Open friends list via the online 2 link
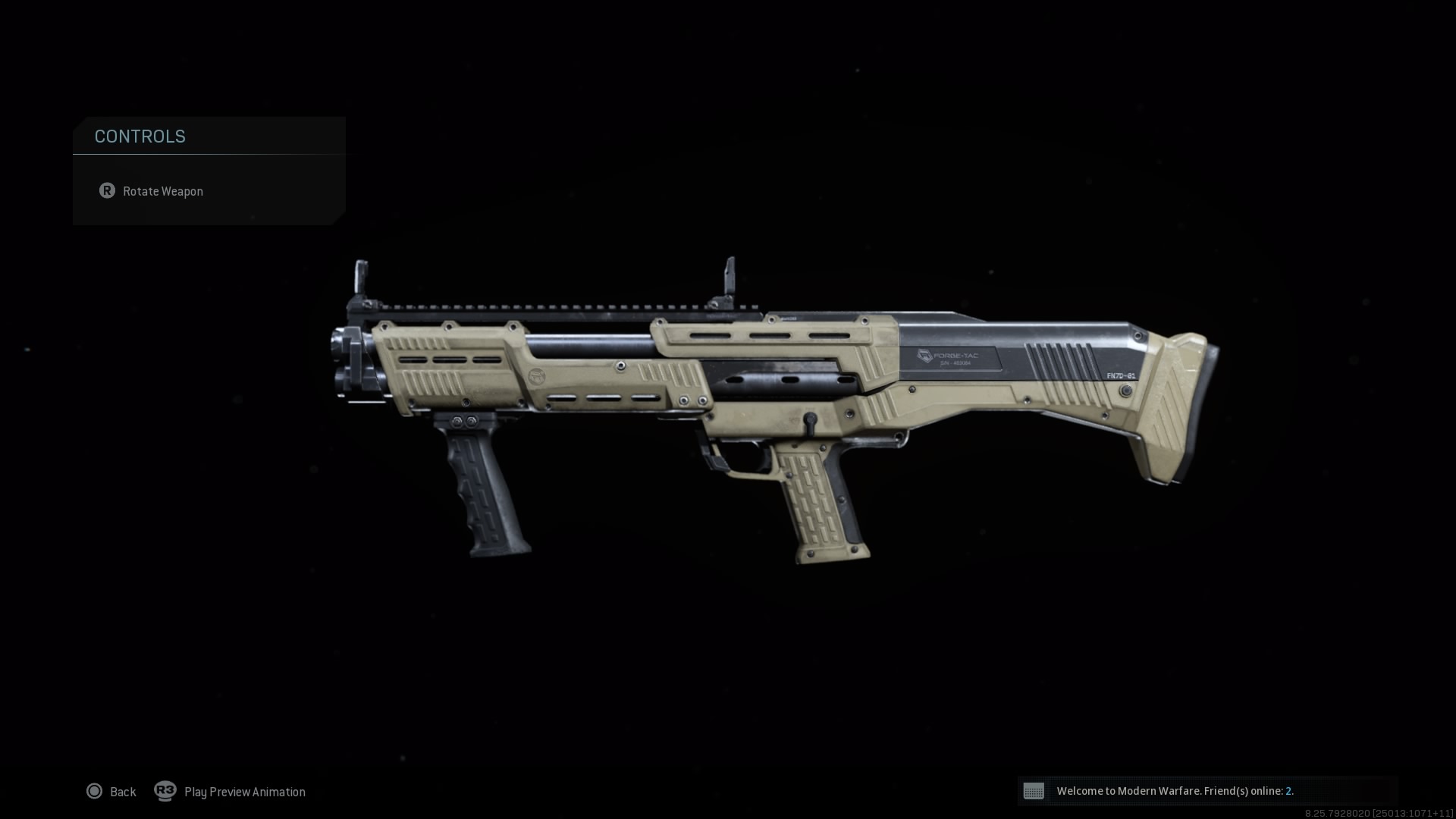The height and width of the screenshot is (819, 1456). click(x=1289, y=791)
